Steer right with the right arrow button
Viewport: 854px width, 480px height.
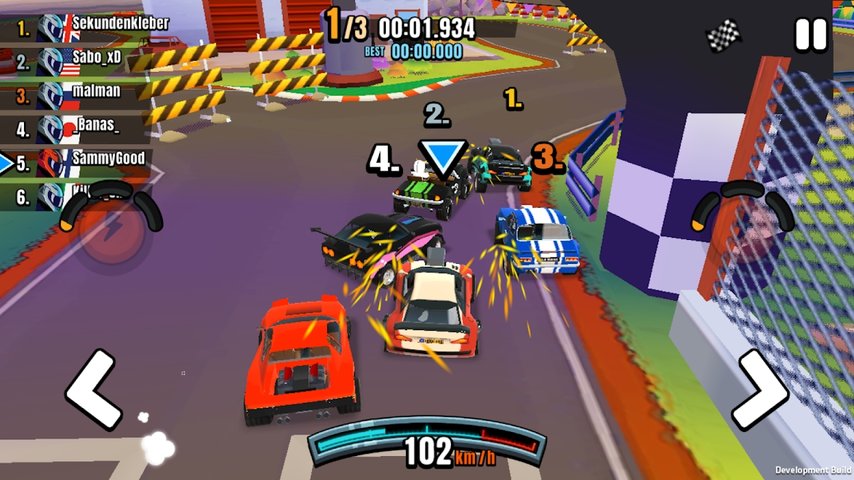pos(759,390)
